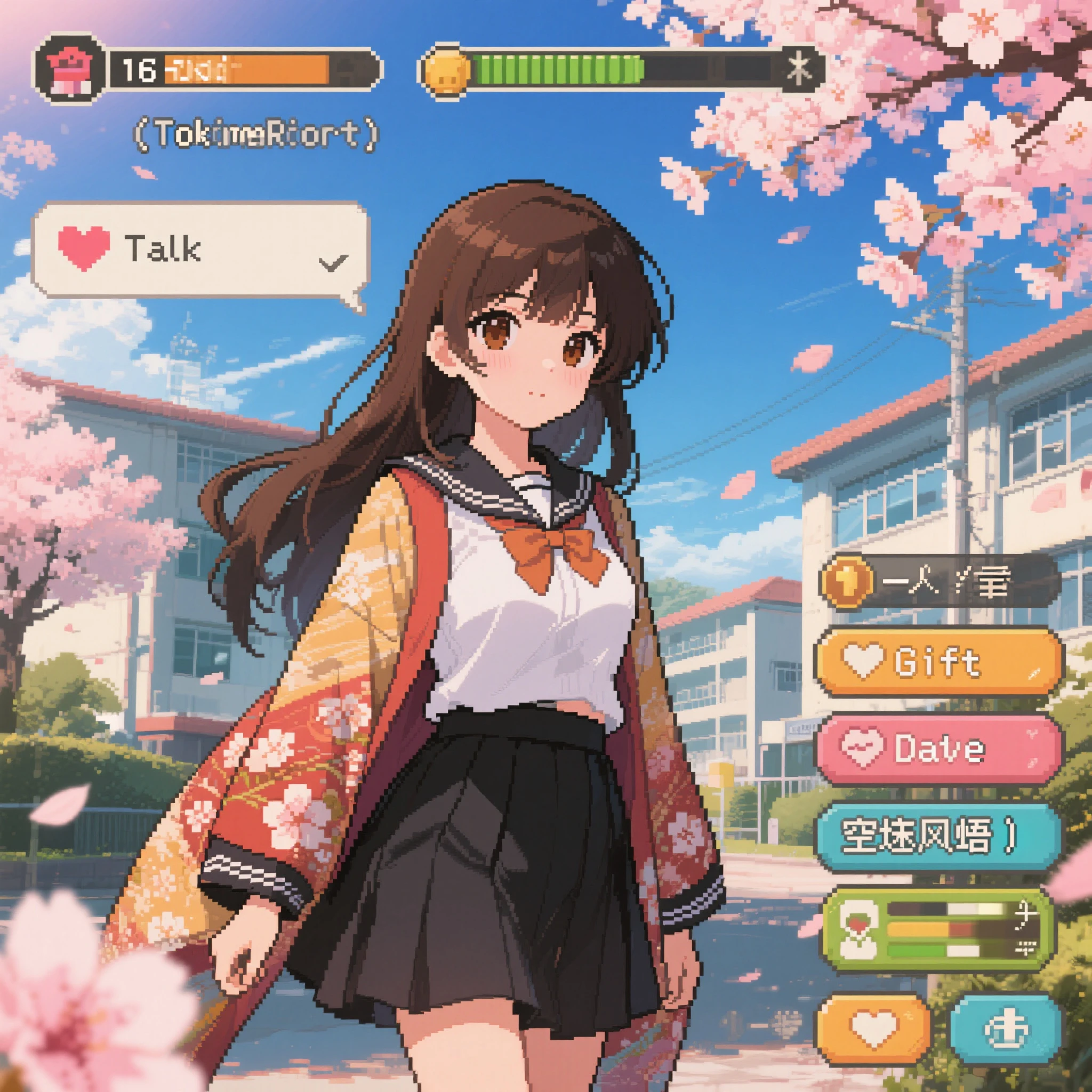Screen dimensions: 1092x1092
Task: Select the orange Gift button
Action: 937,662
